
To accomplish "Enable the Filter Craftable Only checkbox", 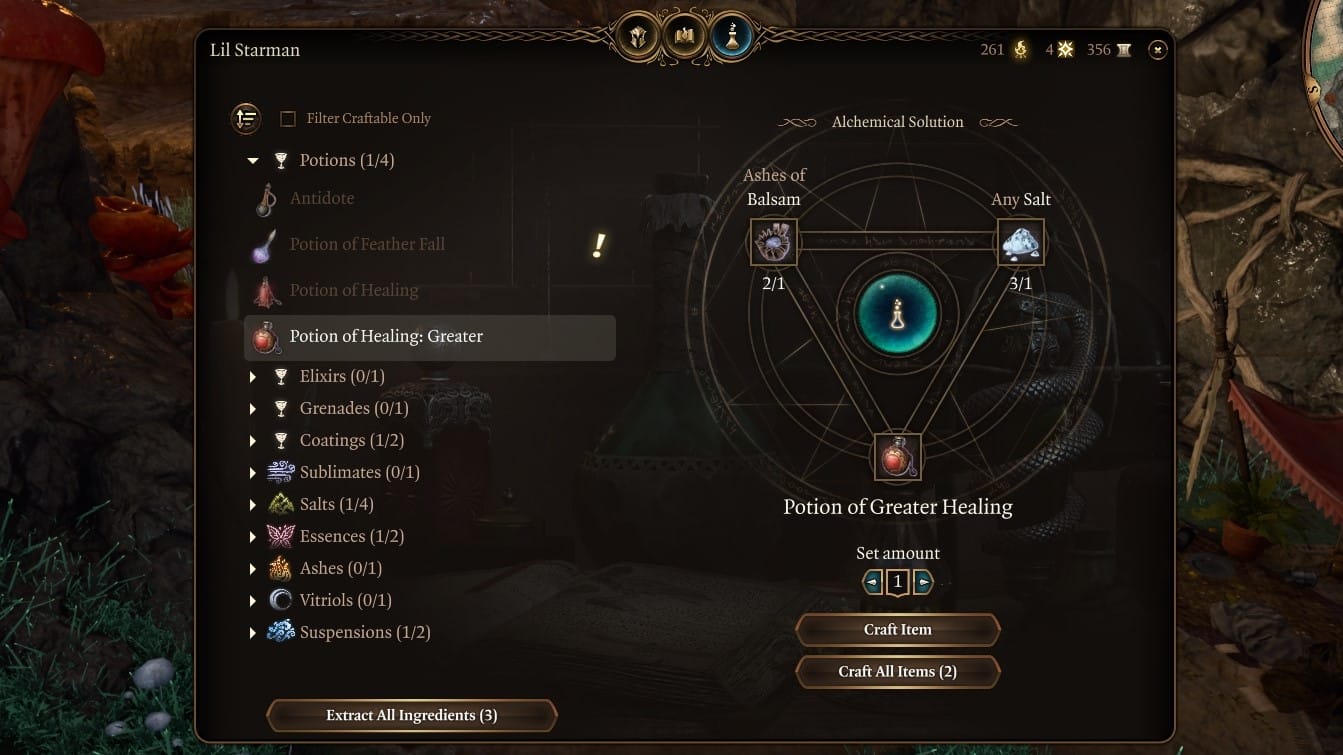I will (288, 118).
